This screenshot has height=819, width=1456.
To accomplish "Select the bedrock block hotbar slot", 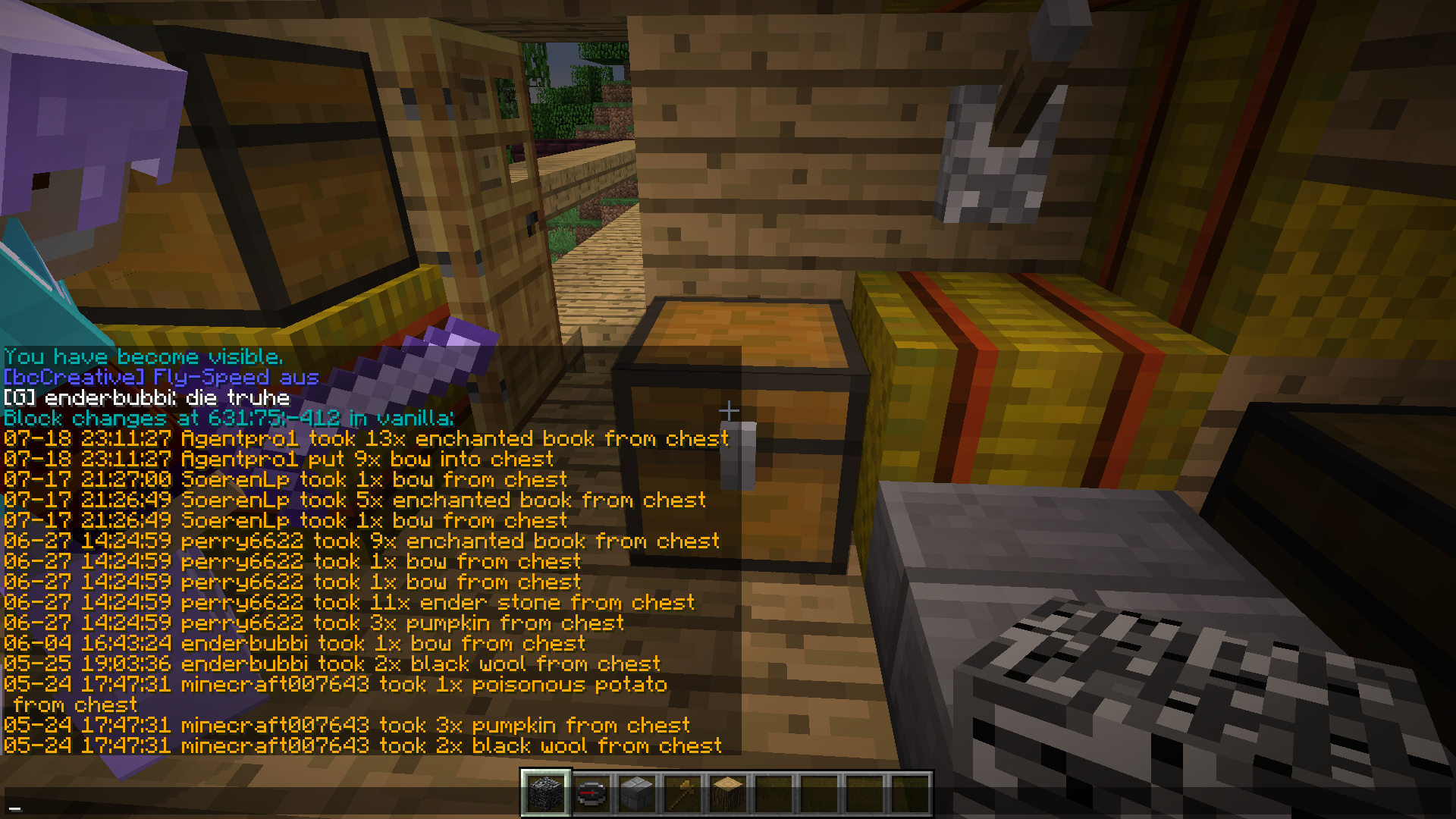I will click(x=546, y=793).
